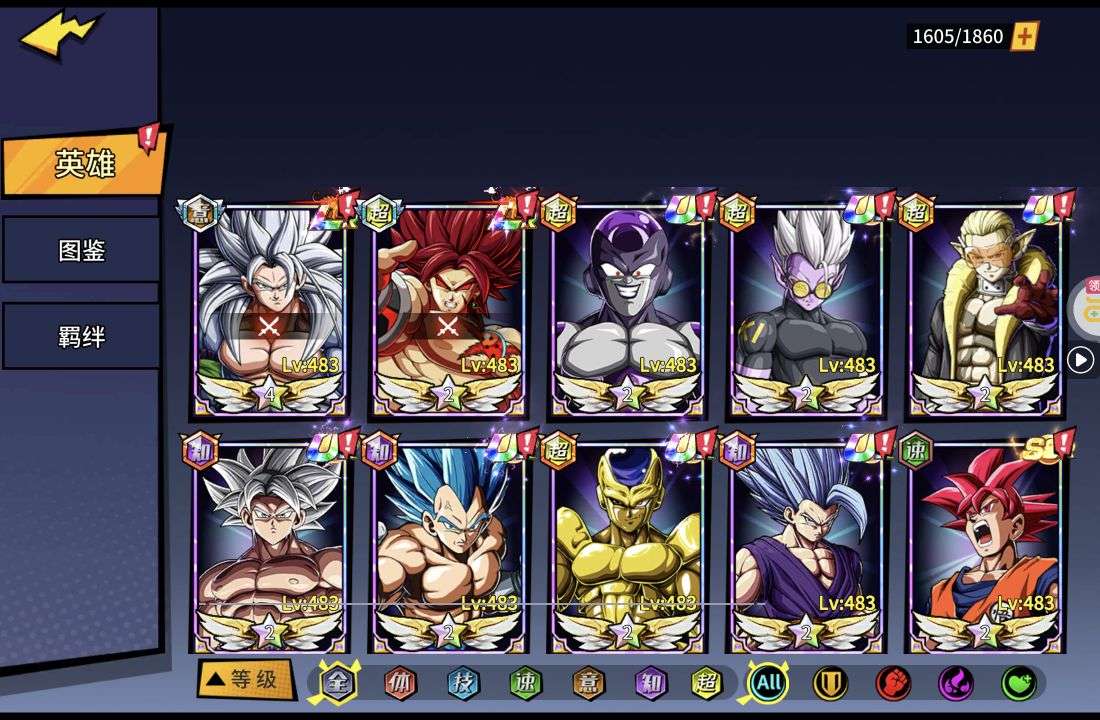Filter heroes by 体 type
The width and height of the screenshot is (1100, 720).
coord(400,684)
